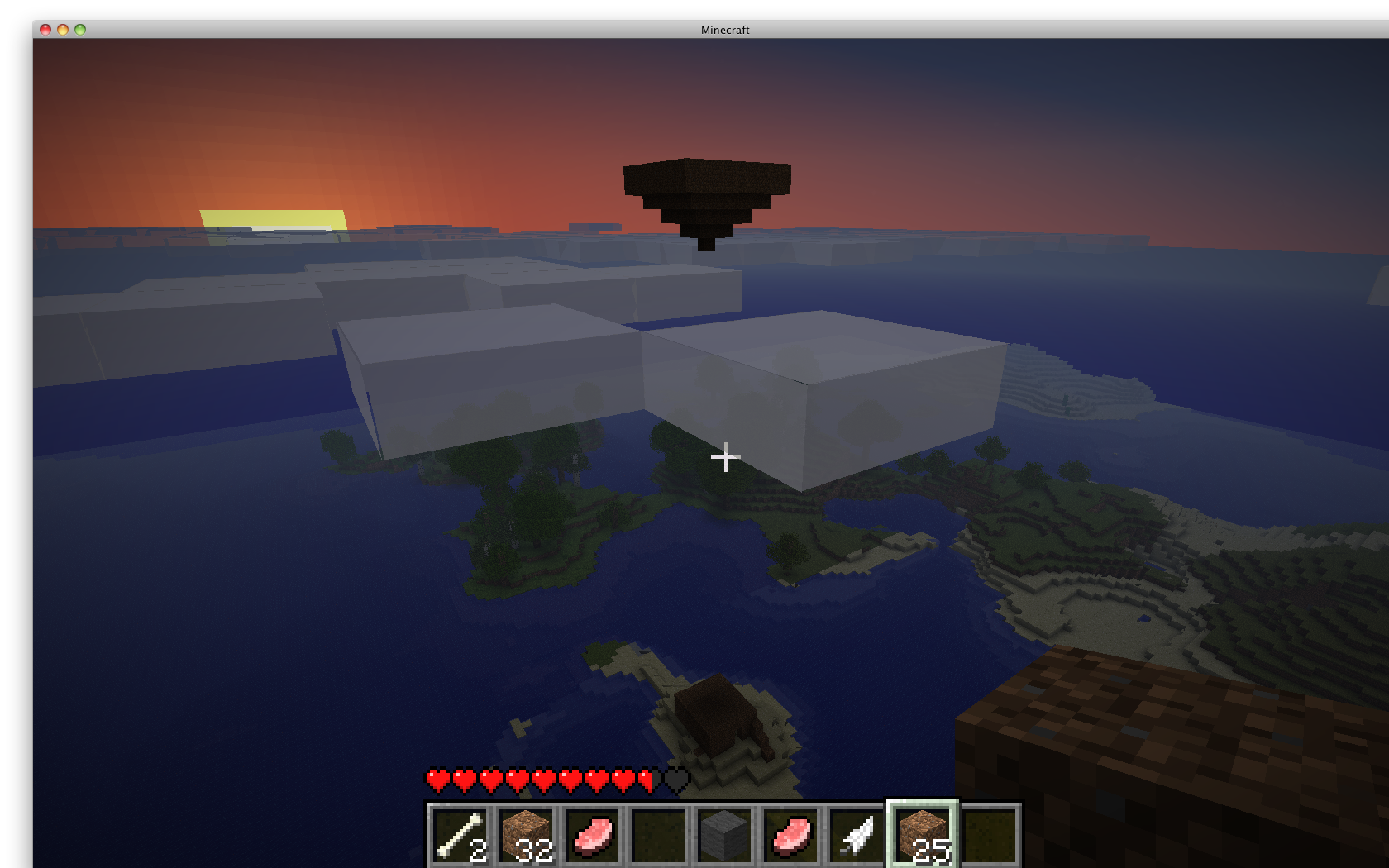The image size is (1389, 868).
Task: Select the bone stack in the hotbar
Action: click(460, 835)
